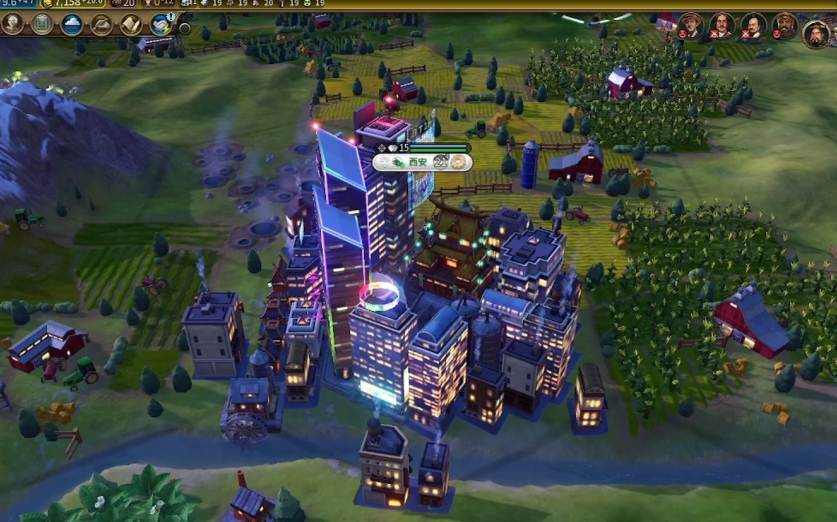
Task: Open the 西安 city banner
Action: pos(418,161)
